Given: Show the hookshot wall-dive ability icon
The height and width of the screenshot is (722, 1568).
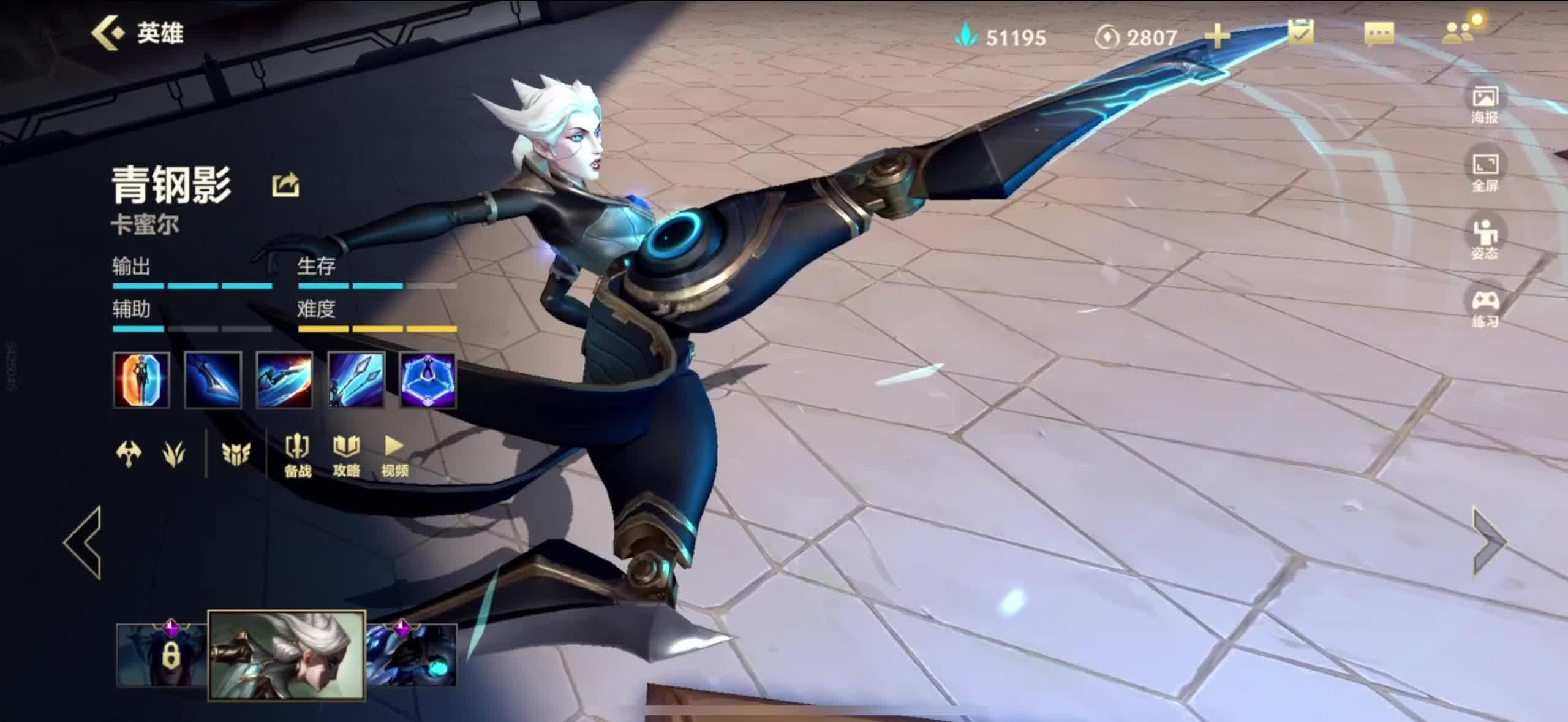Looking at the screenshot, I should pos(356,380).
